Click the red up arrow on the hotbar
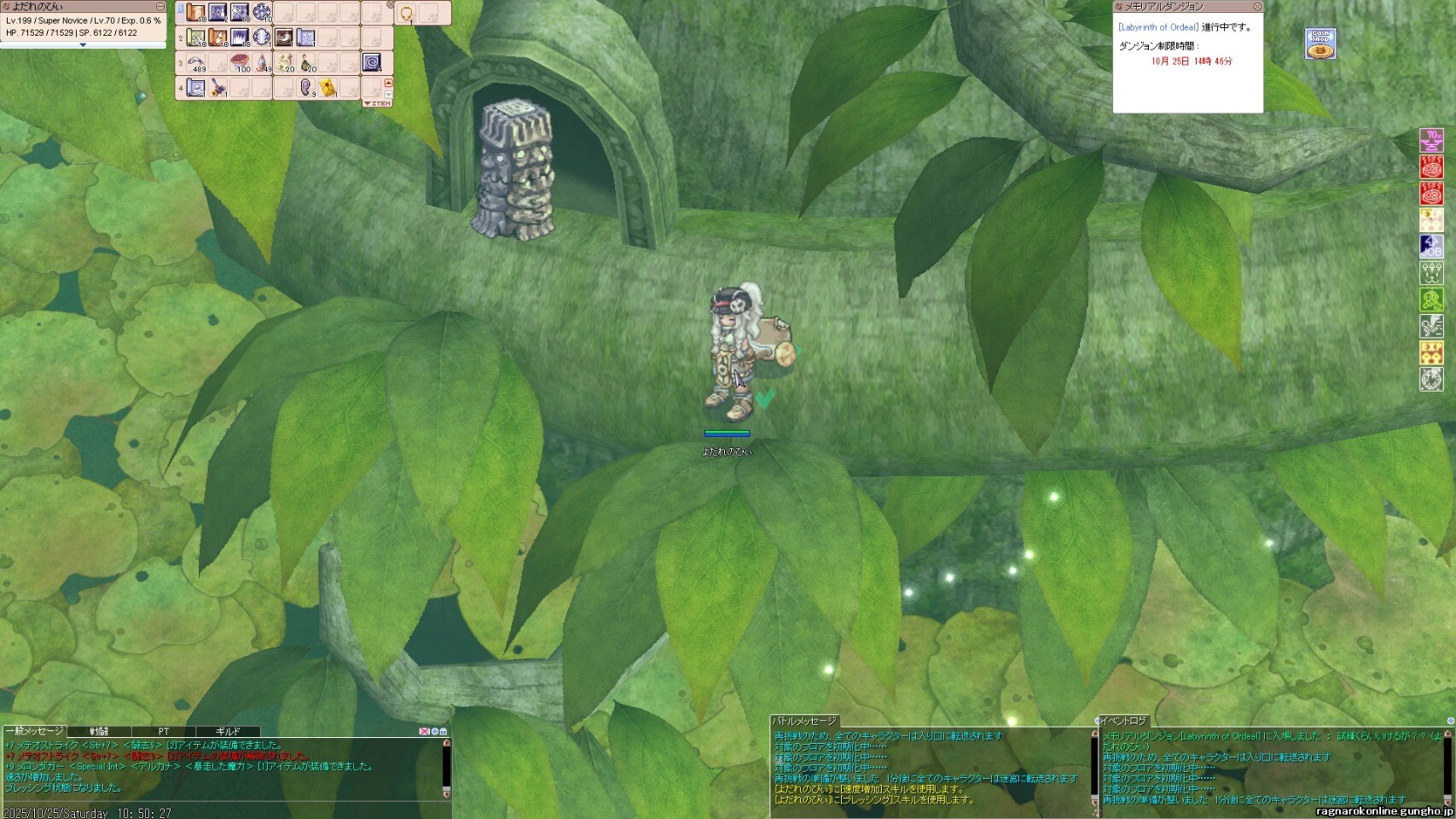 (x=389, y=84)
